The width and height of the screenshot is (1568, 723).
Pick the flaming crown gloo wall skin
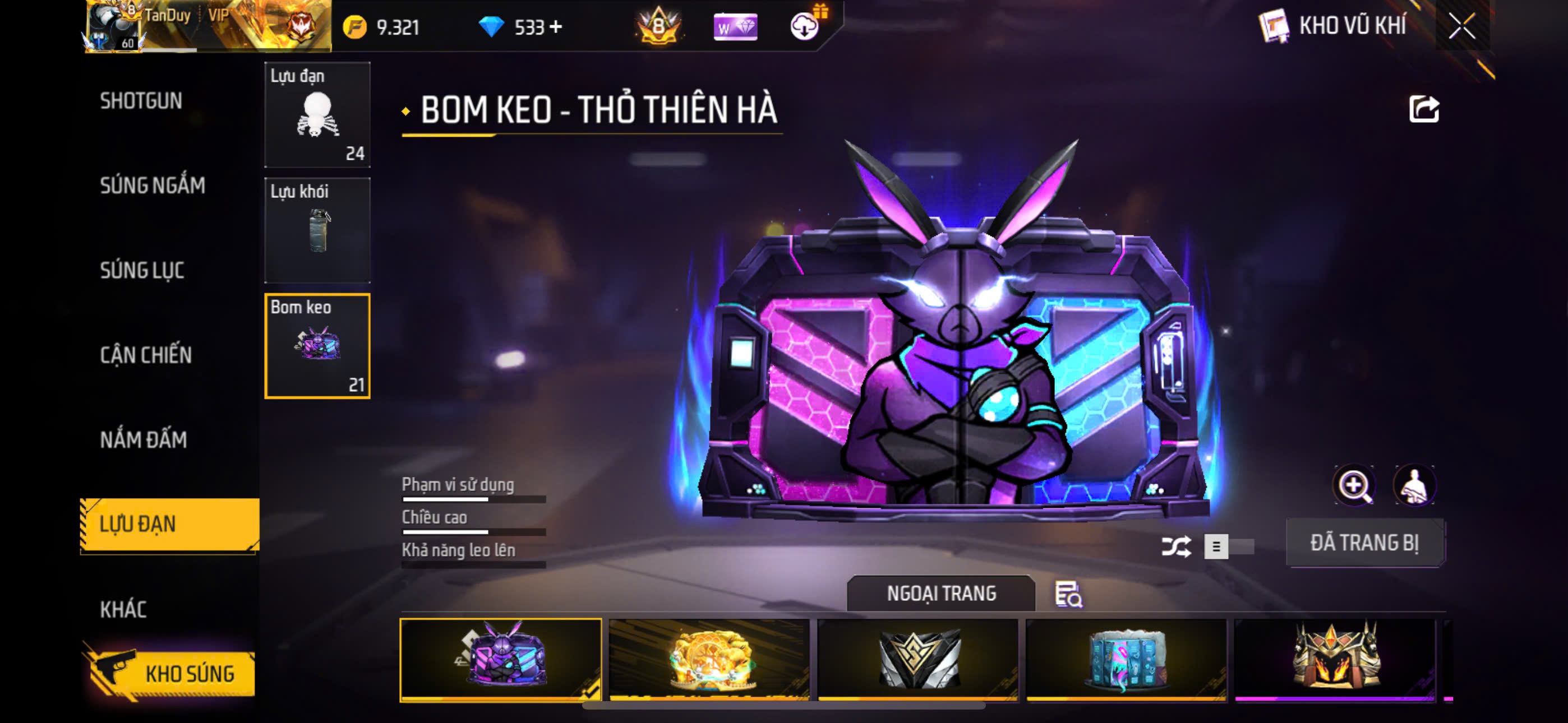(x=1335, y=659)
